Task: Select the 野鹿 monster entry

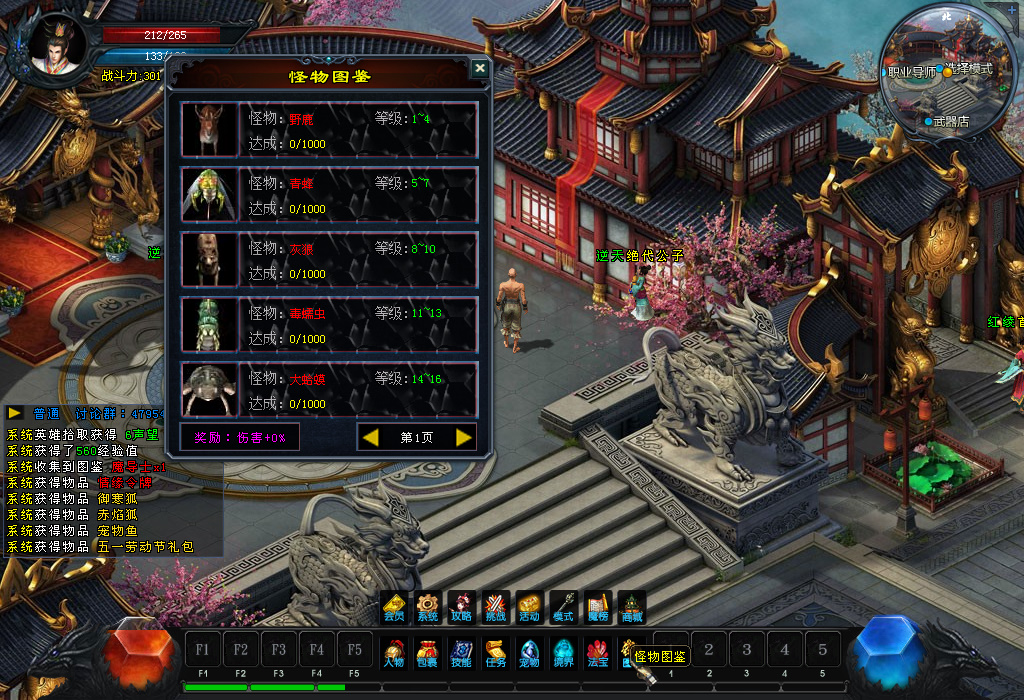Action: (328, 130)
